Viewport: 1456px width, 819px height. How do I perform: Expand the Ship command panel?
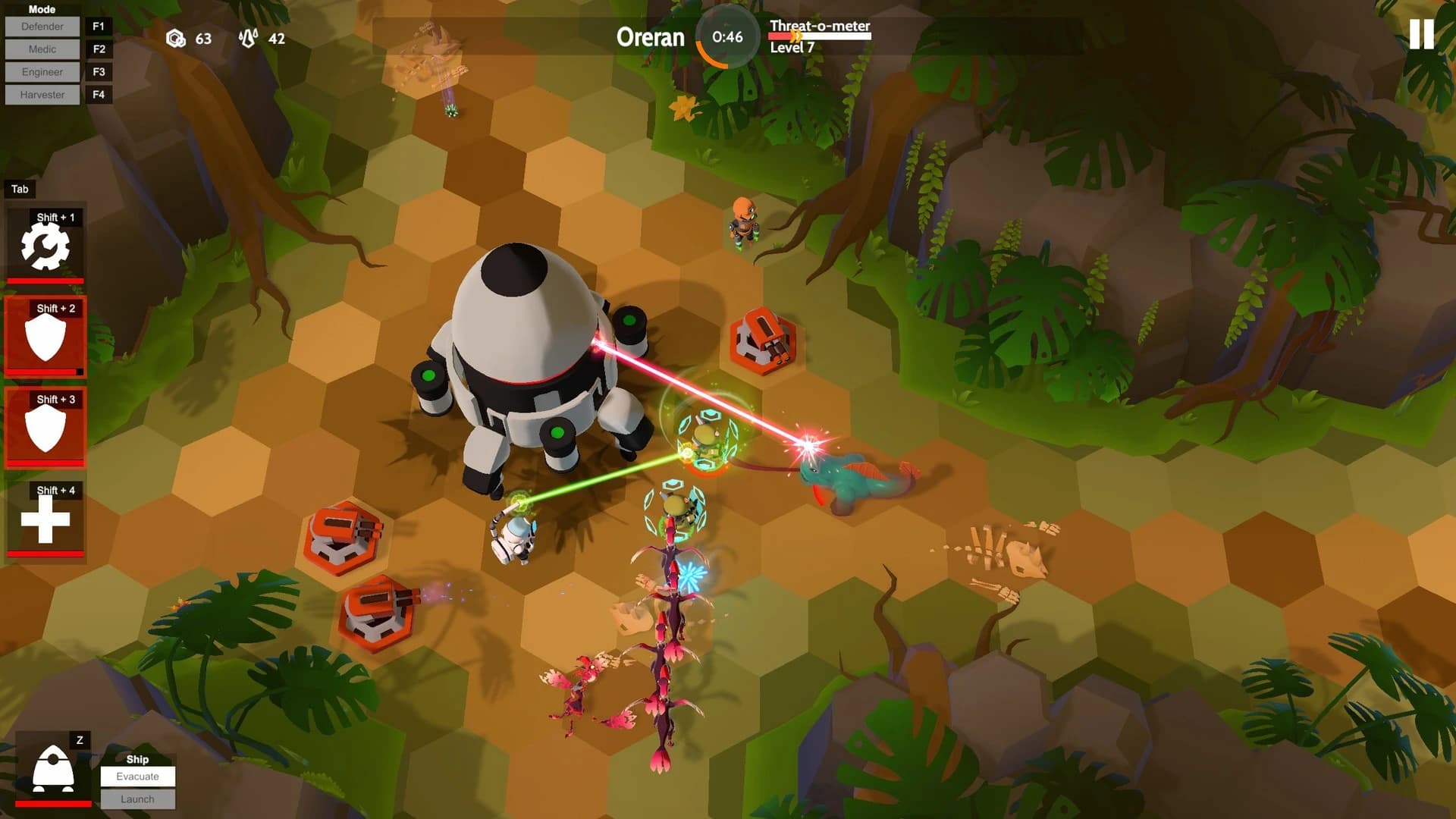pyautogui.click(x=137, y=759)
